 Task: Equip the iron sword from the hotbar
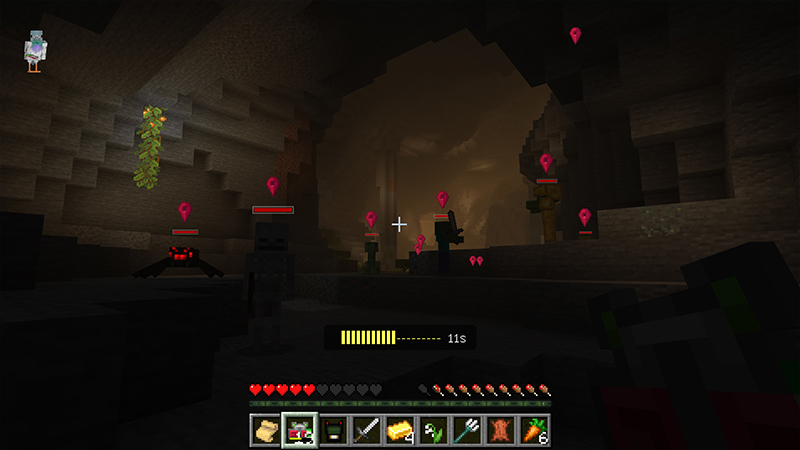366,430
